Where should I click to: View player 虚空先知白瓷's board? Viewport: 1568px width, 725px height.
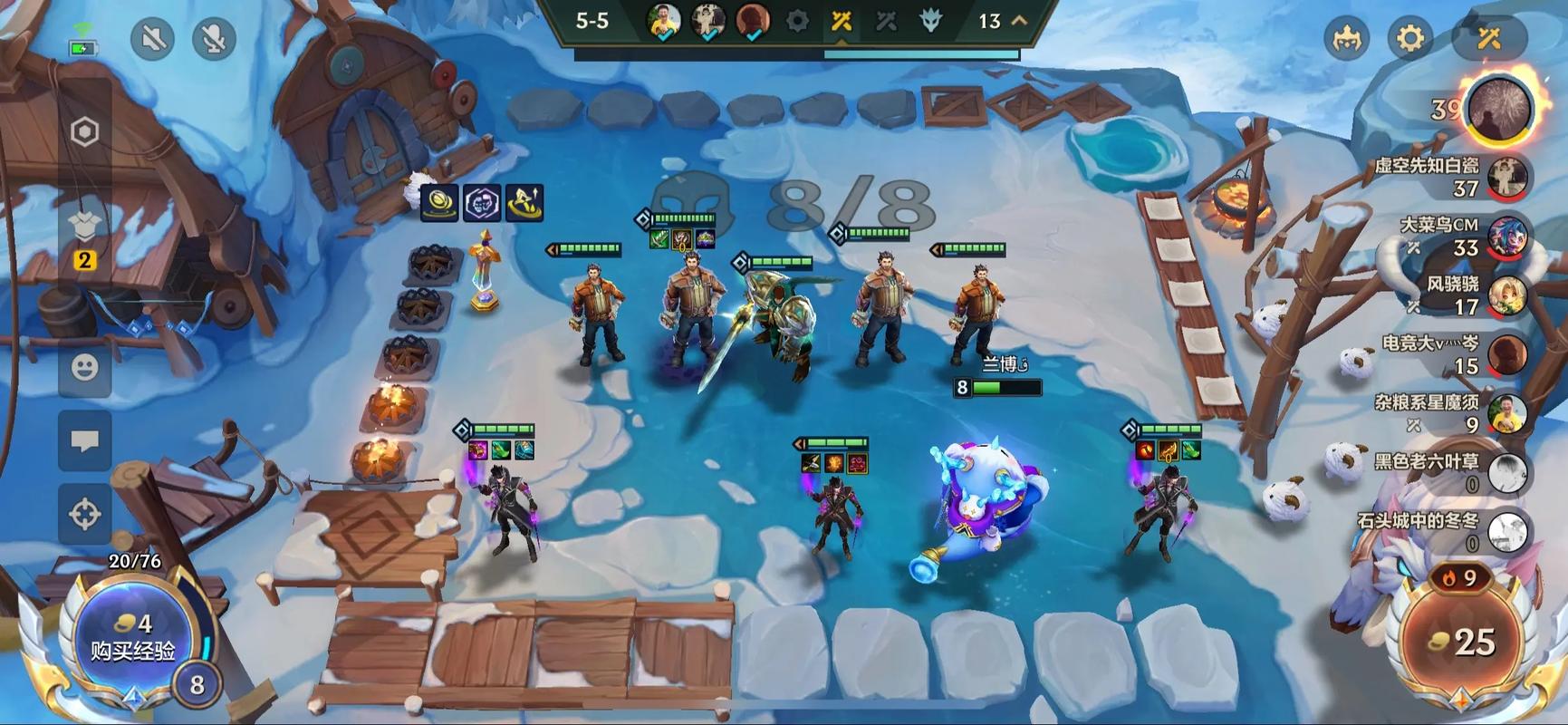click(1506, 176)
